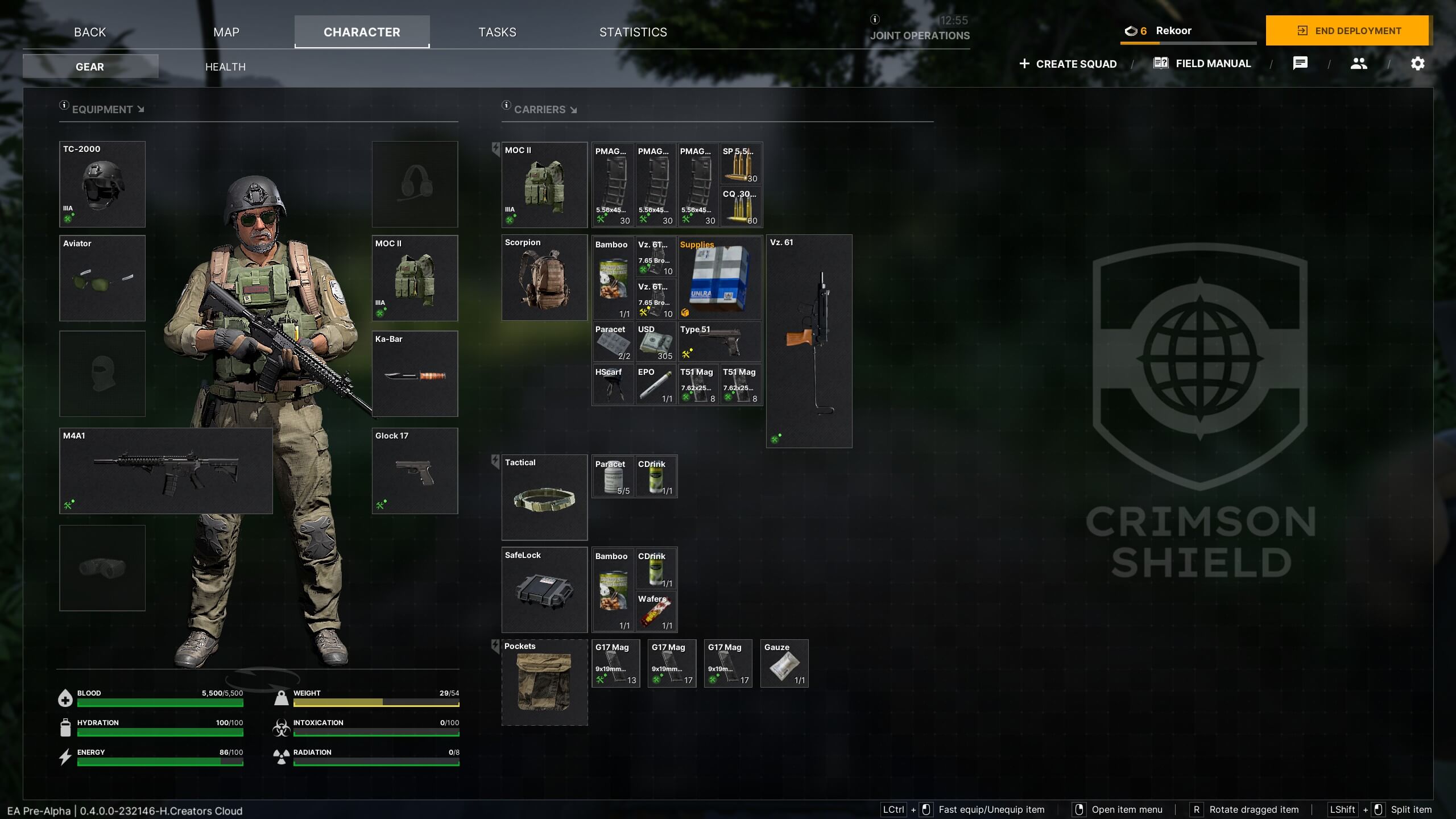This screenshot has width=1456, height=819.
Task: Open the Statistics tab
Action: coord(633,32)
